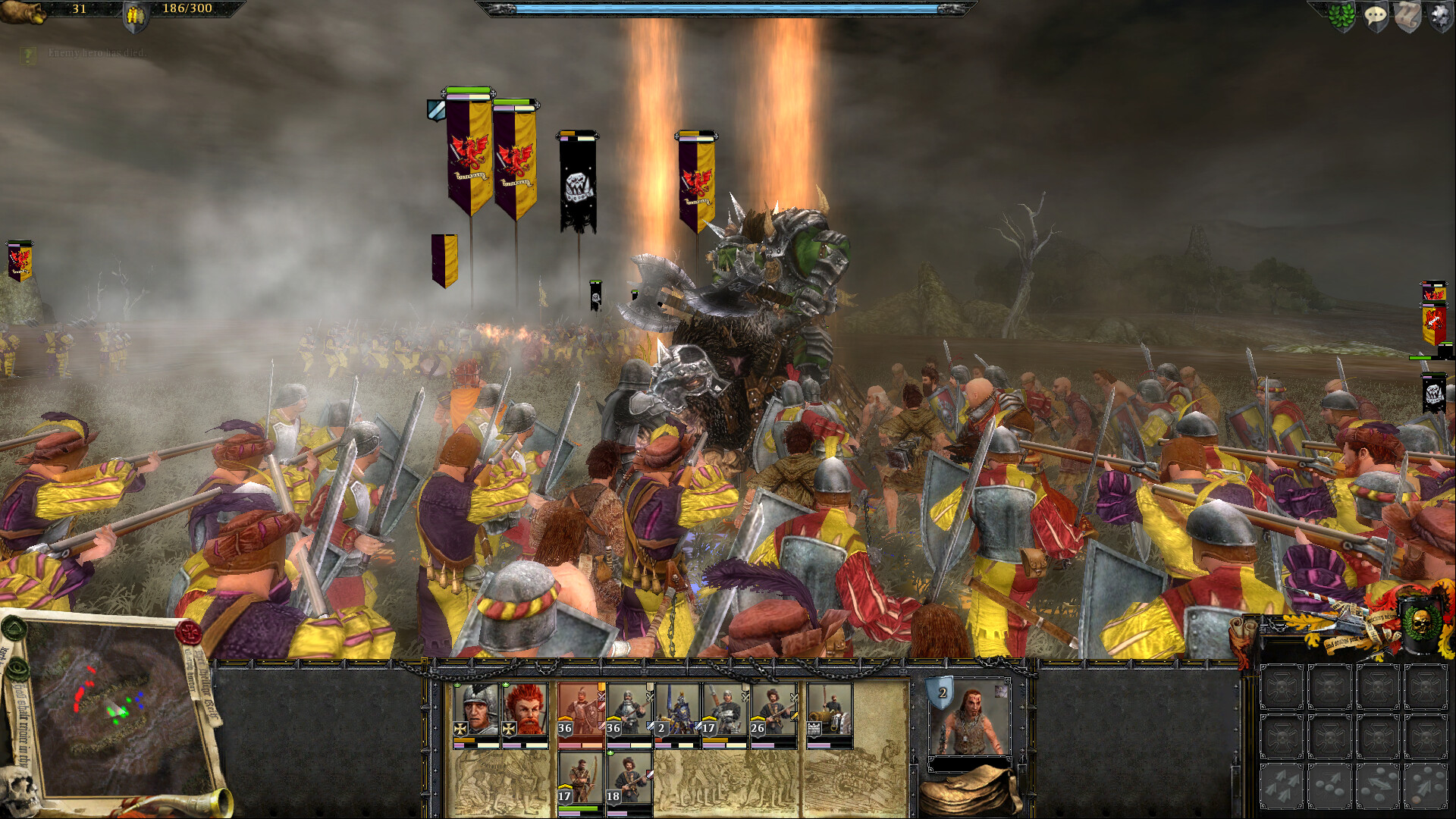This screenshot has height=819, width=1456.
Task: Click the gold chevron rank marker on the 17-man card
Action: pyautogui.click(x=708, y=719)
